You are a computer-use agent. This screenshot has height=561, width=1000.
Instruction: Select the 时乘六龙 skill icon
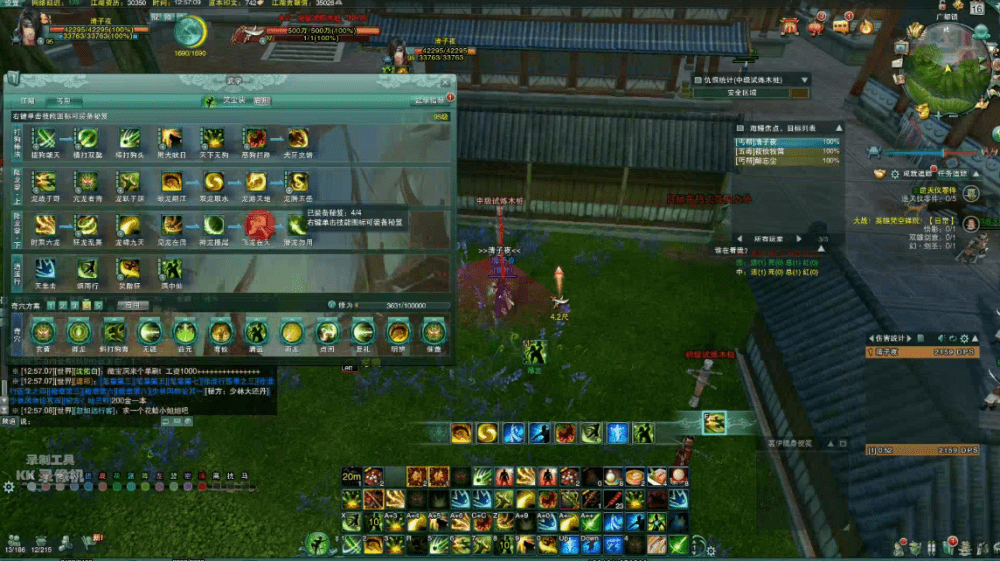tap(45, 224)
